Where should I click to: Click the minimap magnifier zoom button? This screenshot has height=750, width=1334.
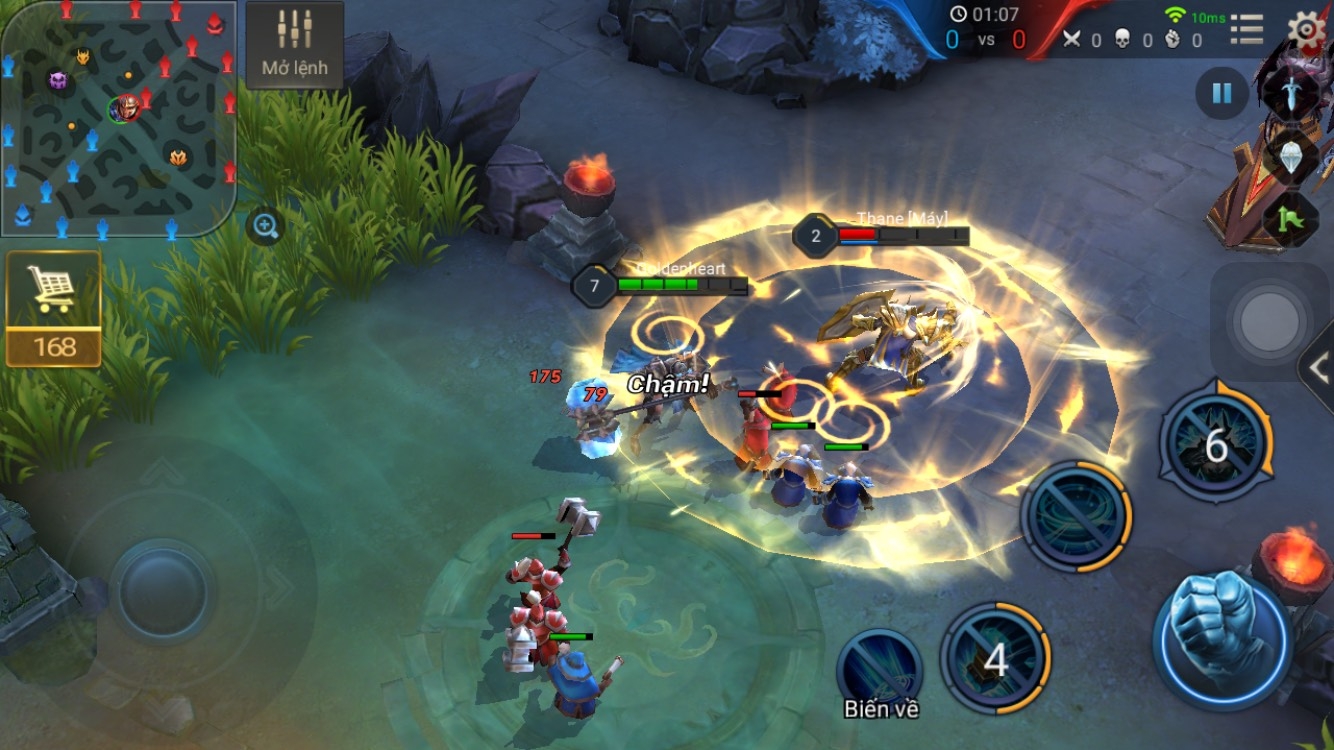pos(265,226)
